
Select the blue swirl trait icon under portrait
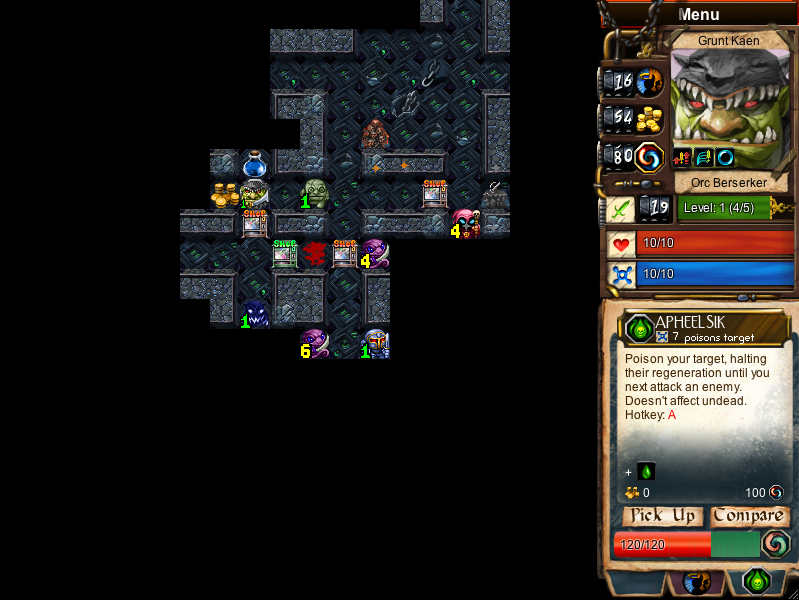click(725, 157)
